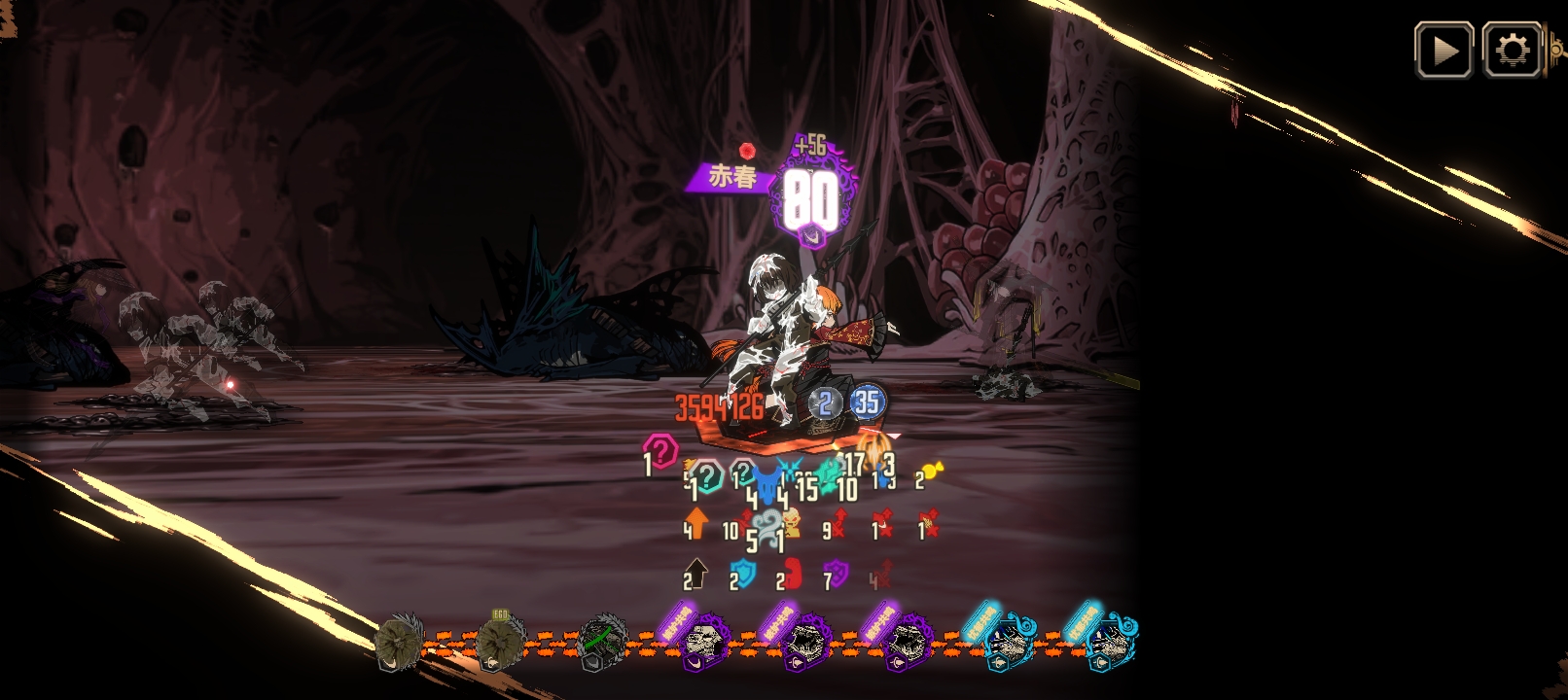Inspect the yellow candy status icon

(932, 472)
